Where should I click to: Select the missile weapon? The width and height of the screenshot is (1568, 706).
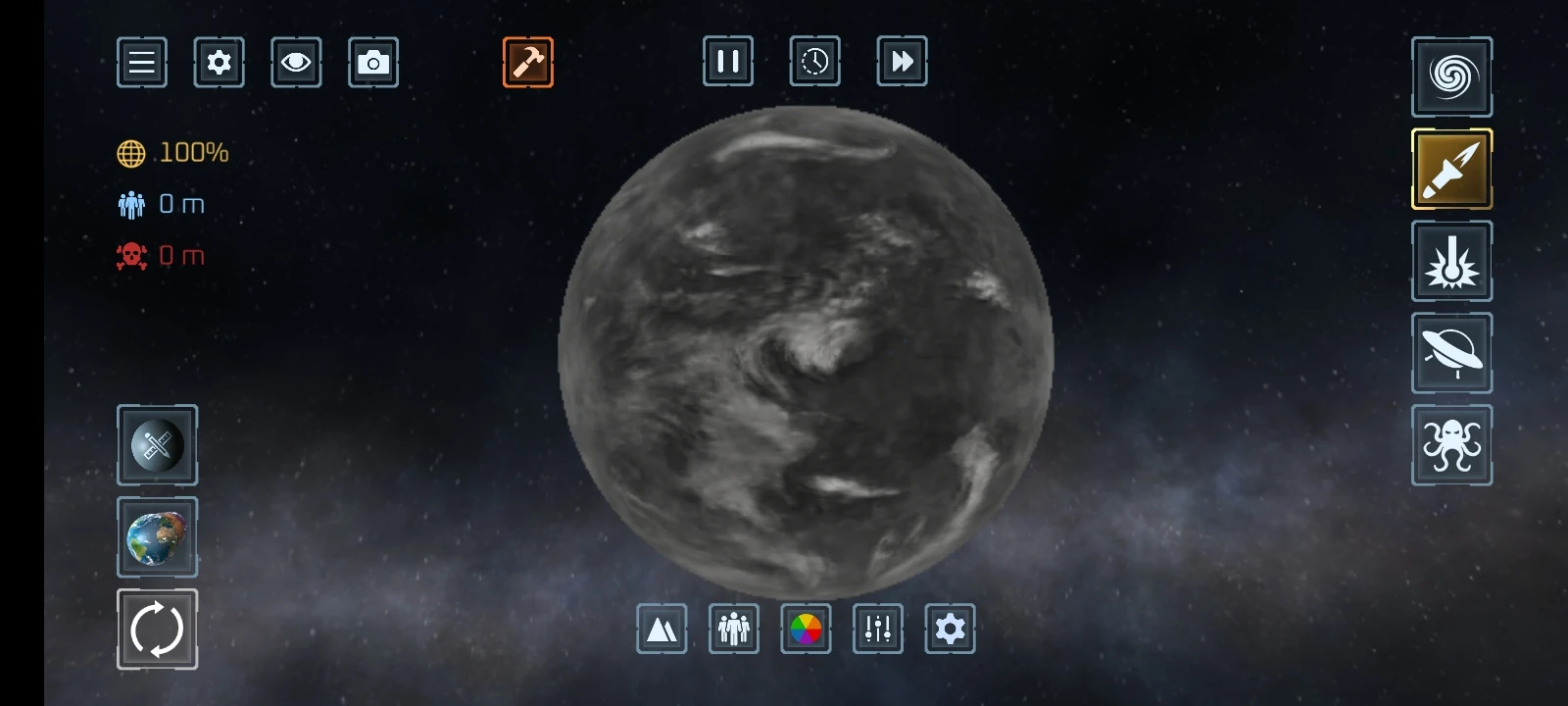click(x=1451, y=169)
